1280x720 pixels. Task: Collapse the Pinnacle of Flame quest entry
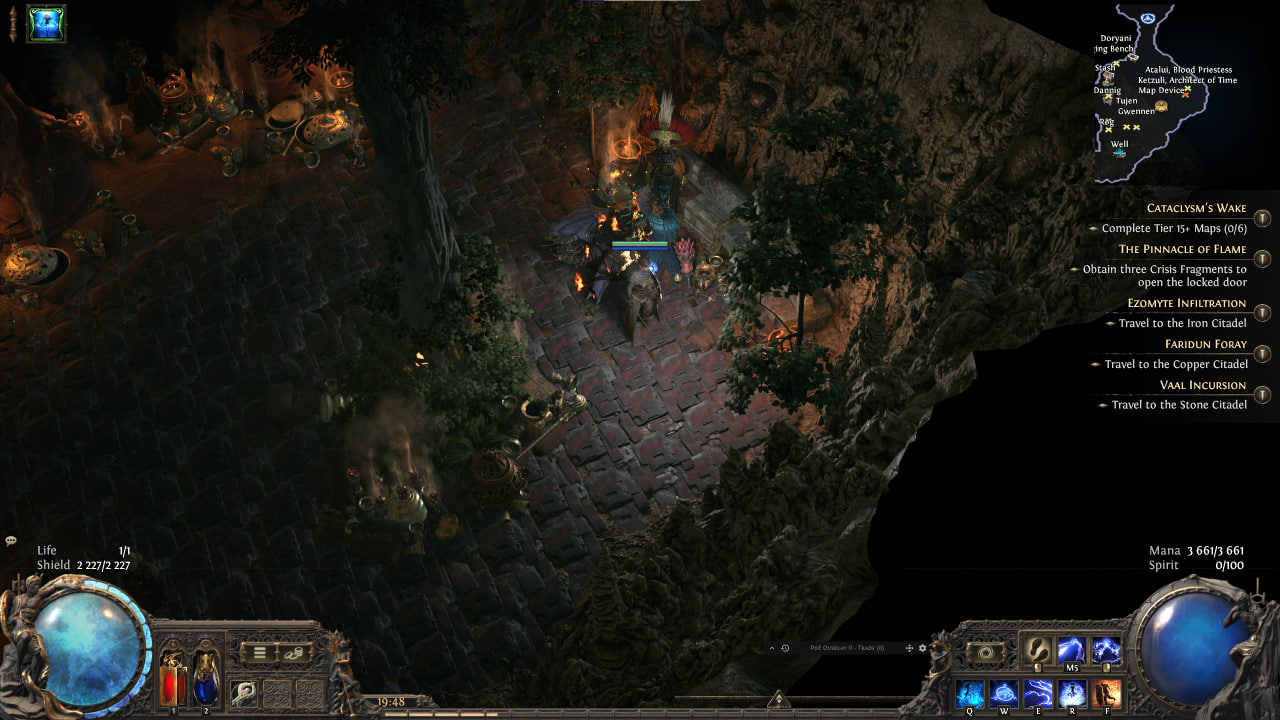1262,258
